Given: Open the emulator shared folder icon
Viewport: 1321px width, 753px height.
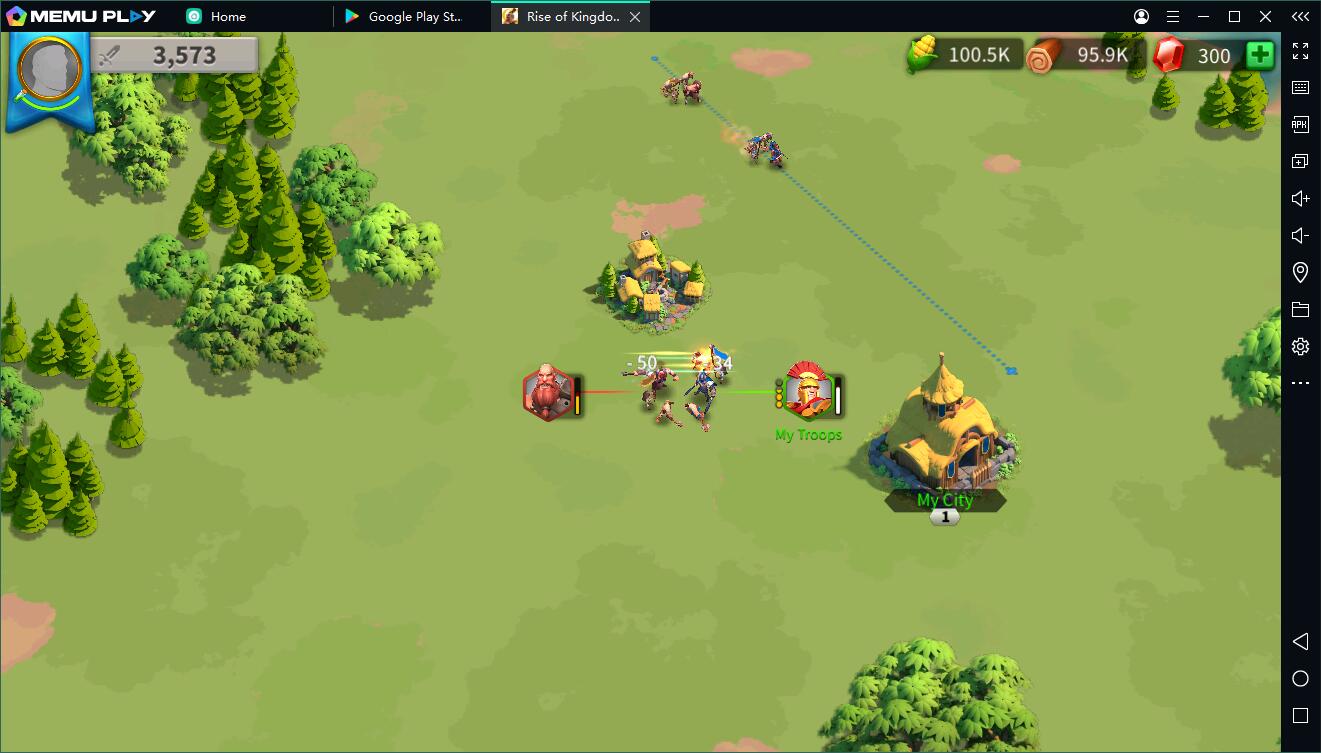Looking at the screenshot, I should 1300,309.
